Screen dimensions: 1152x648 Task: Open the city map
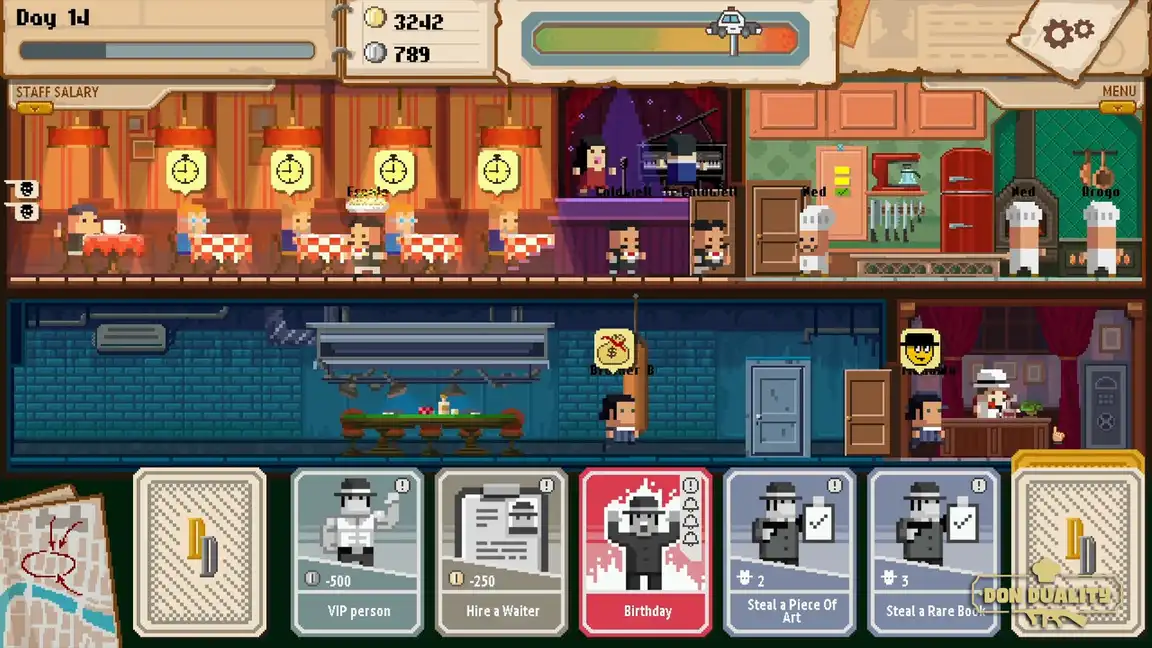[x=55, y=565]
